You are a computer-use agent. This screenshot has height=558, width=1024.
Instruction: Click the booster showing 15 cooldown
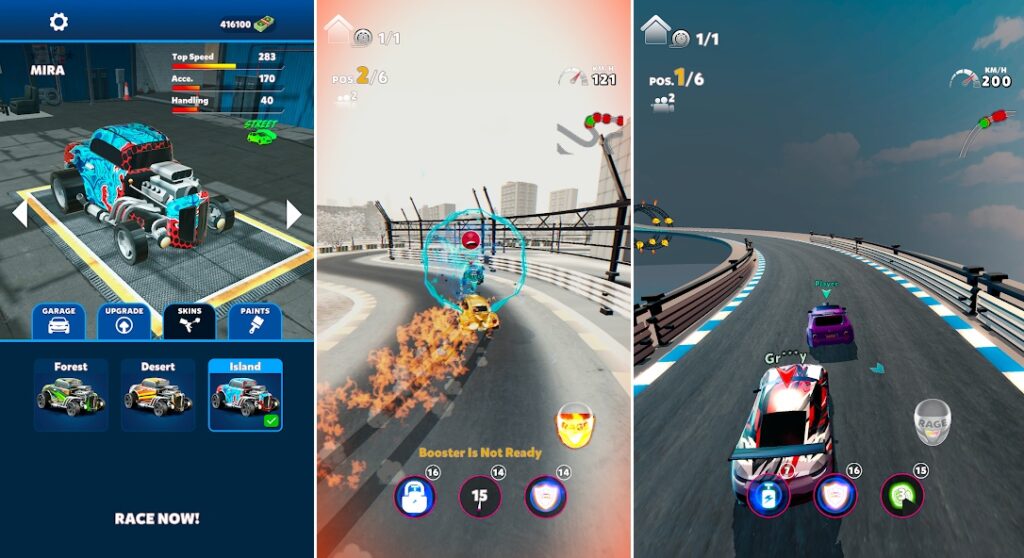[x=480, y=495]
